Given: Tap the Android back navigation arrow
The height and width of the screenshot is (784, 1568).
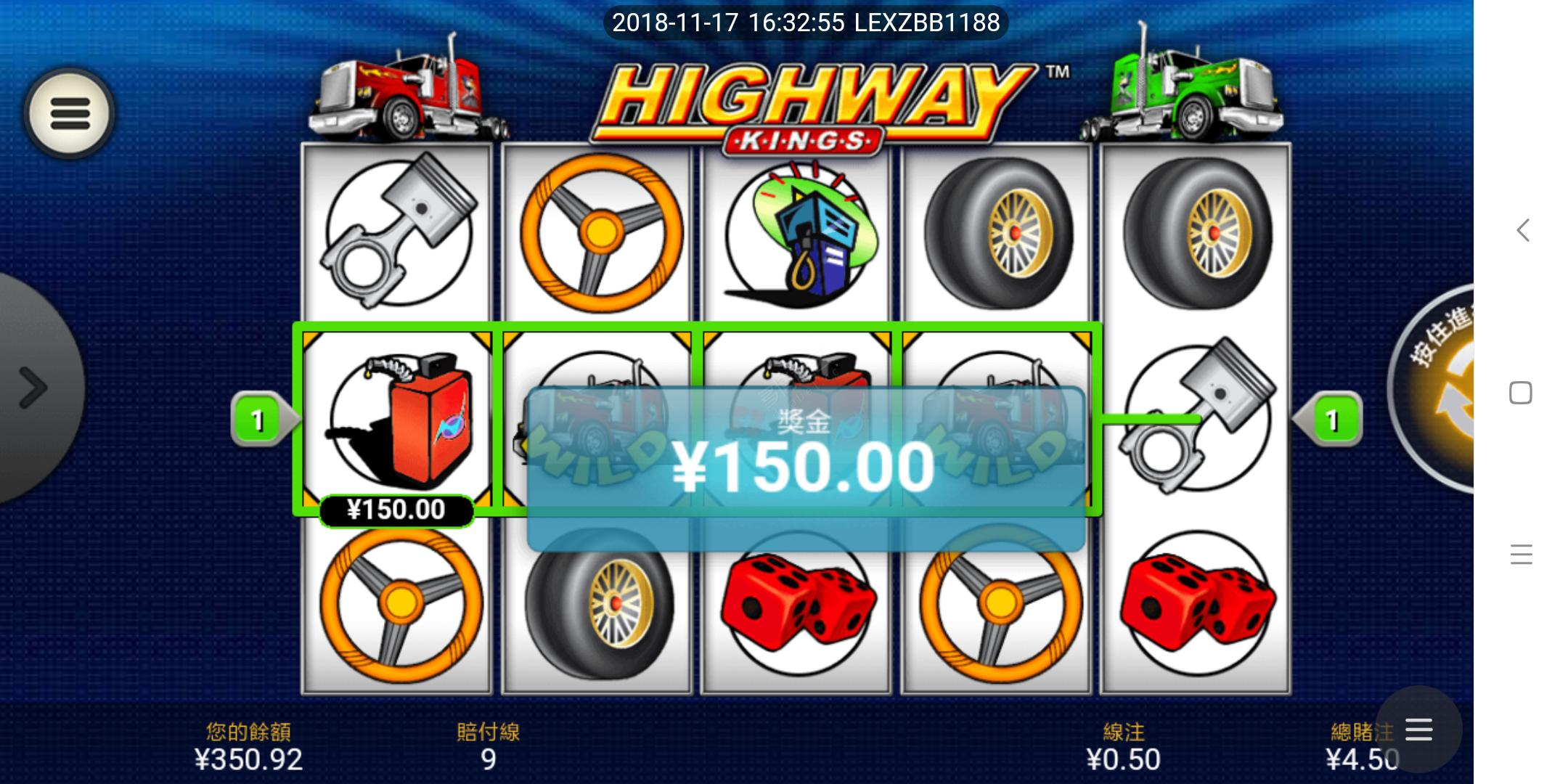Looking at the screenshot, I should pos(1522,231).
